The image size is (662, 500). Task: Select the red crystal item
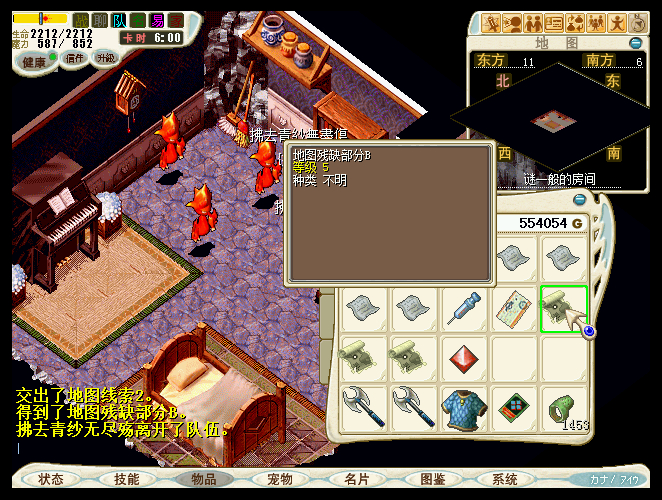(x=464, y=358)
